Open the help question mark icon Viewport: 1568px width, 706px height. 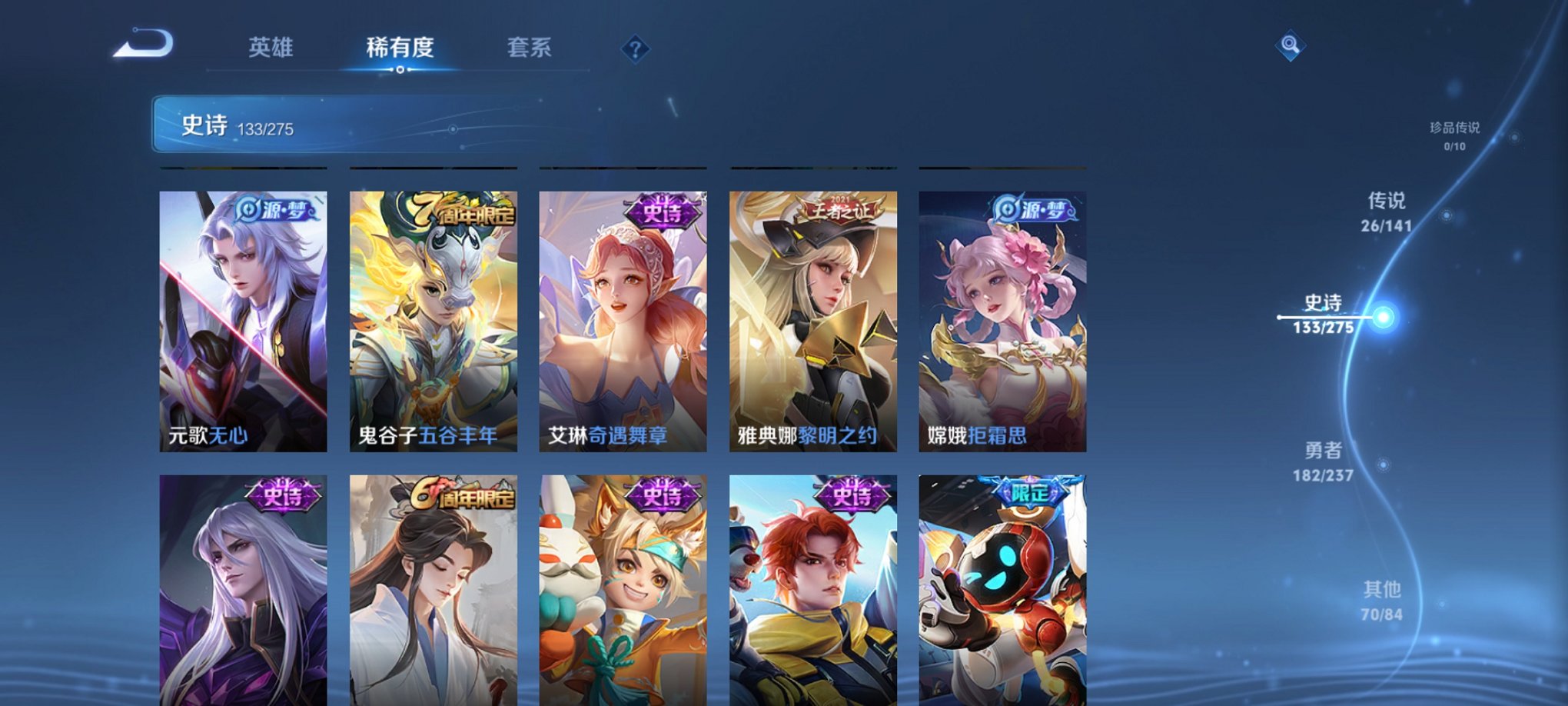(x=635, y=49)
